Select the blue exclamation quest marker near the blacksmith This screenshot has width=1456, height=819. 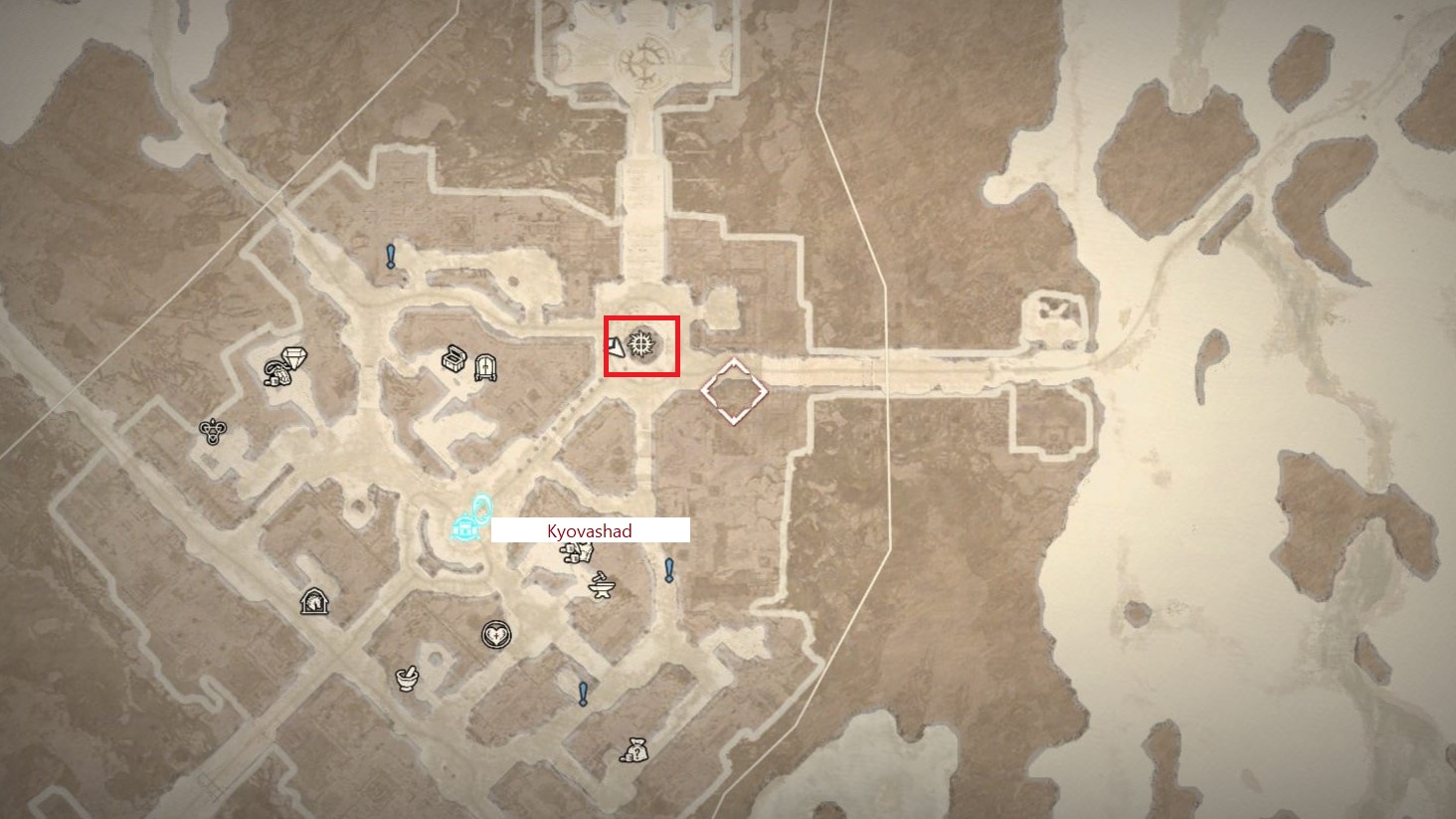668,570
